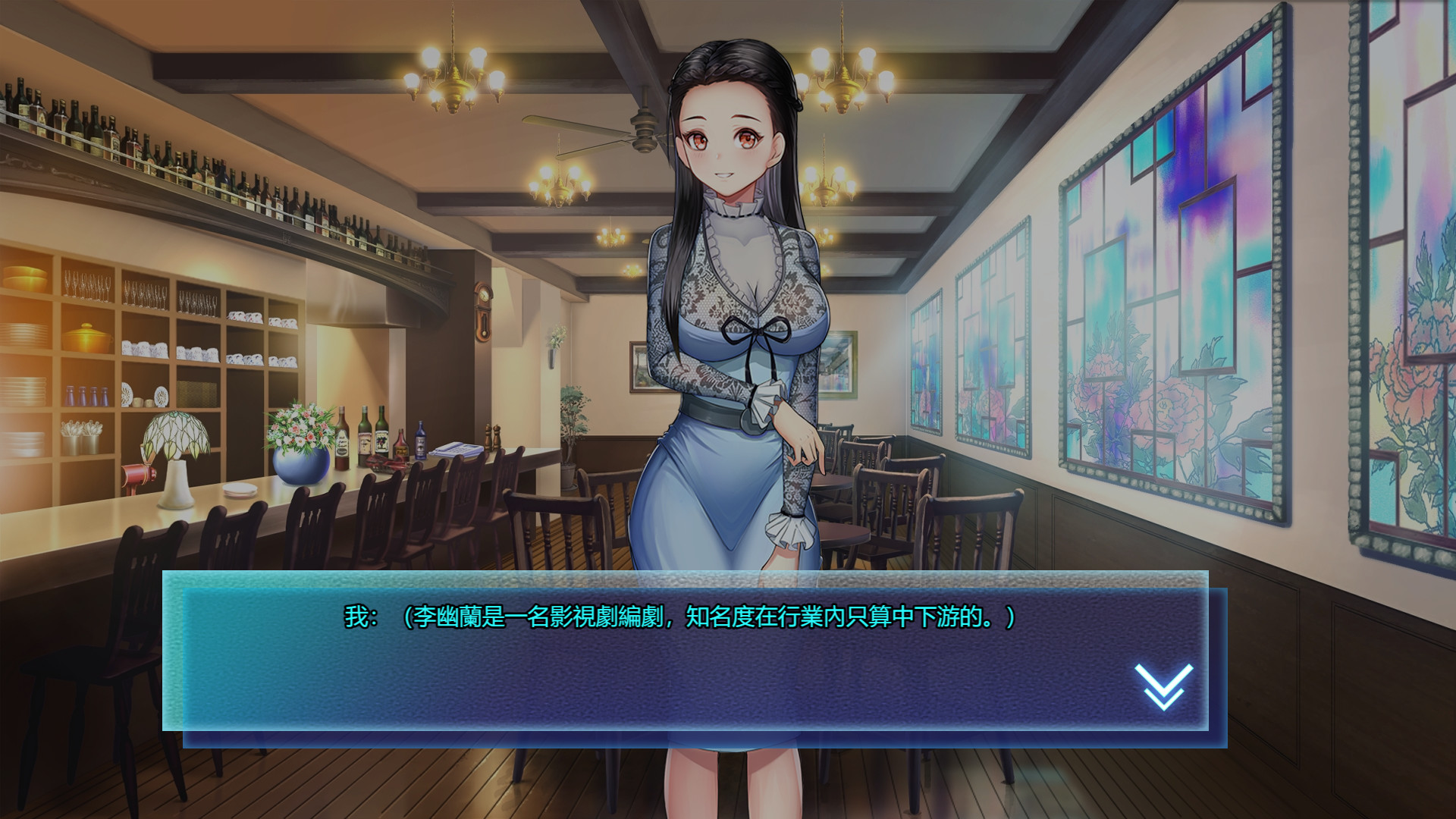Click the double-chevron continue arrow

pos(1163,686)
